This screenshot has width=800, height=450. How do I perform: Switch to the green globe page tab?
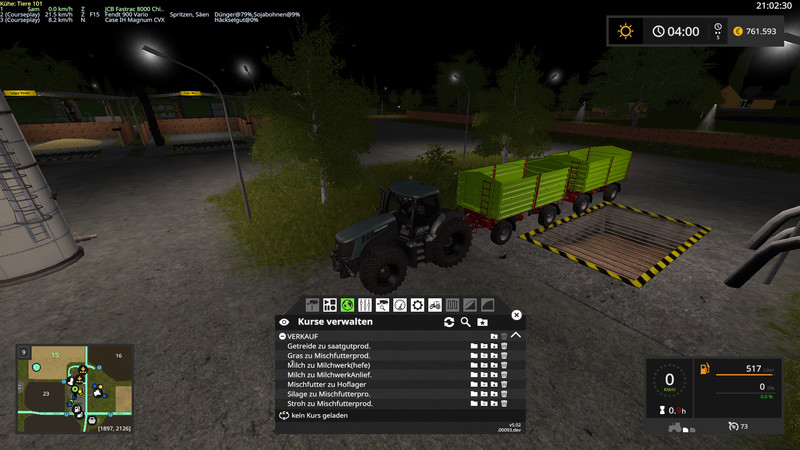point(347,304)
